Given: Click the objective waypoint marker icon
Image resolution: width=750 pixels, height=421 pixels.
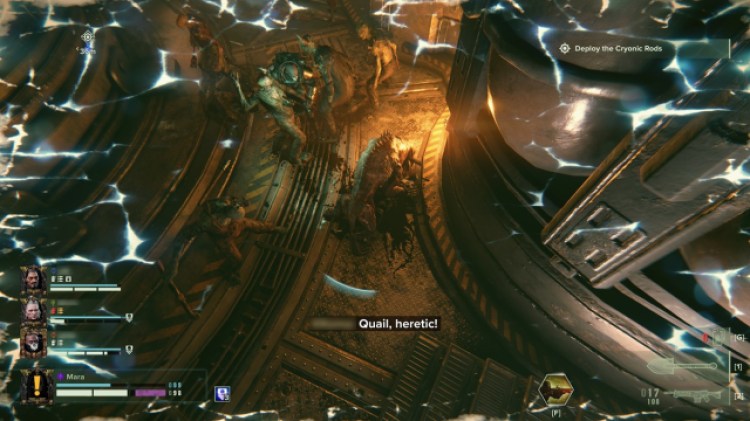Looking at the screenshot, I should (87, 37).
